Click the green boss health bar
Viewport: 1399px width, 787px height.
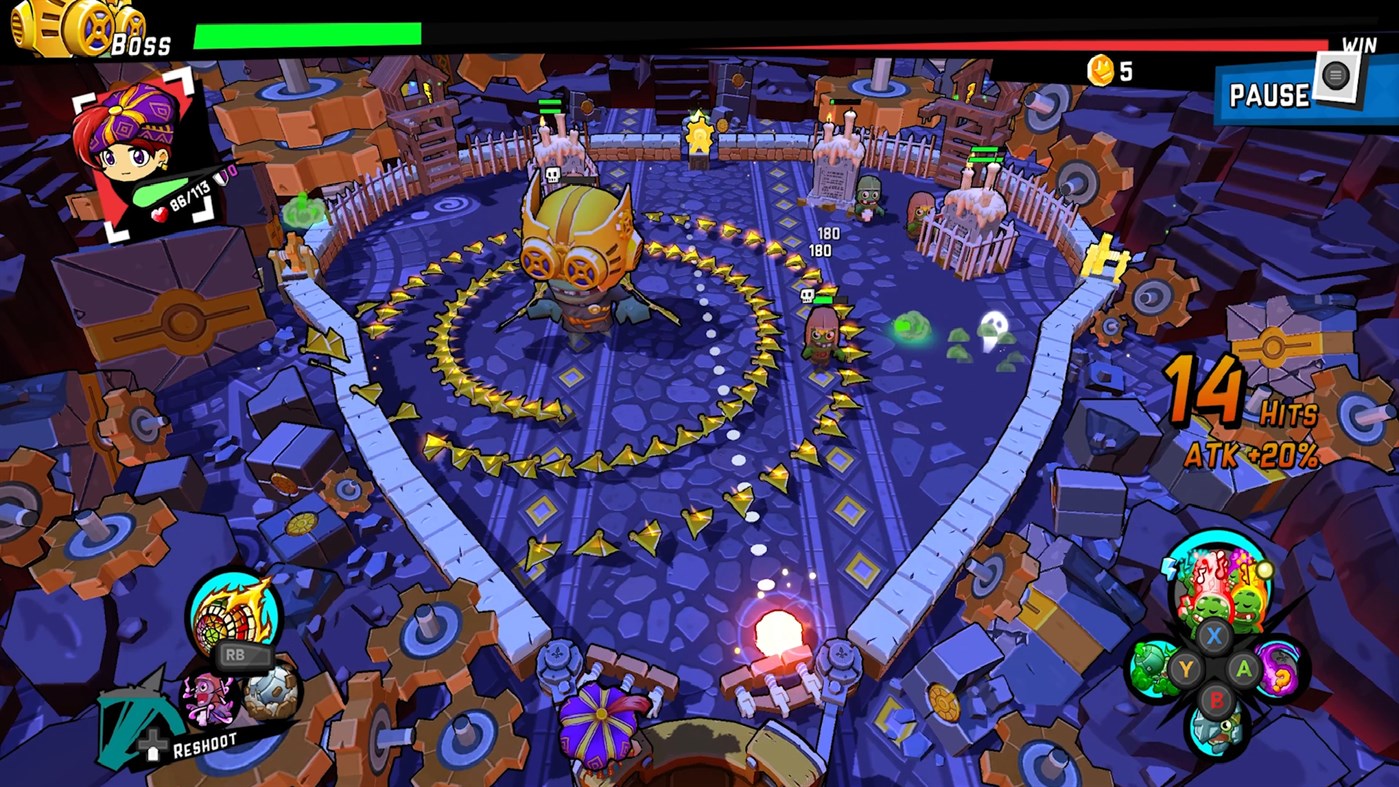(x=310, y=32)
